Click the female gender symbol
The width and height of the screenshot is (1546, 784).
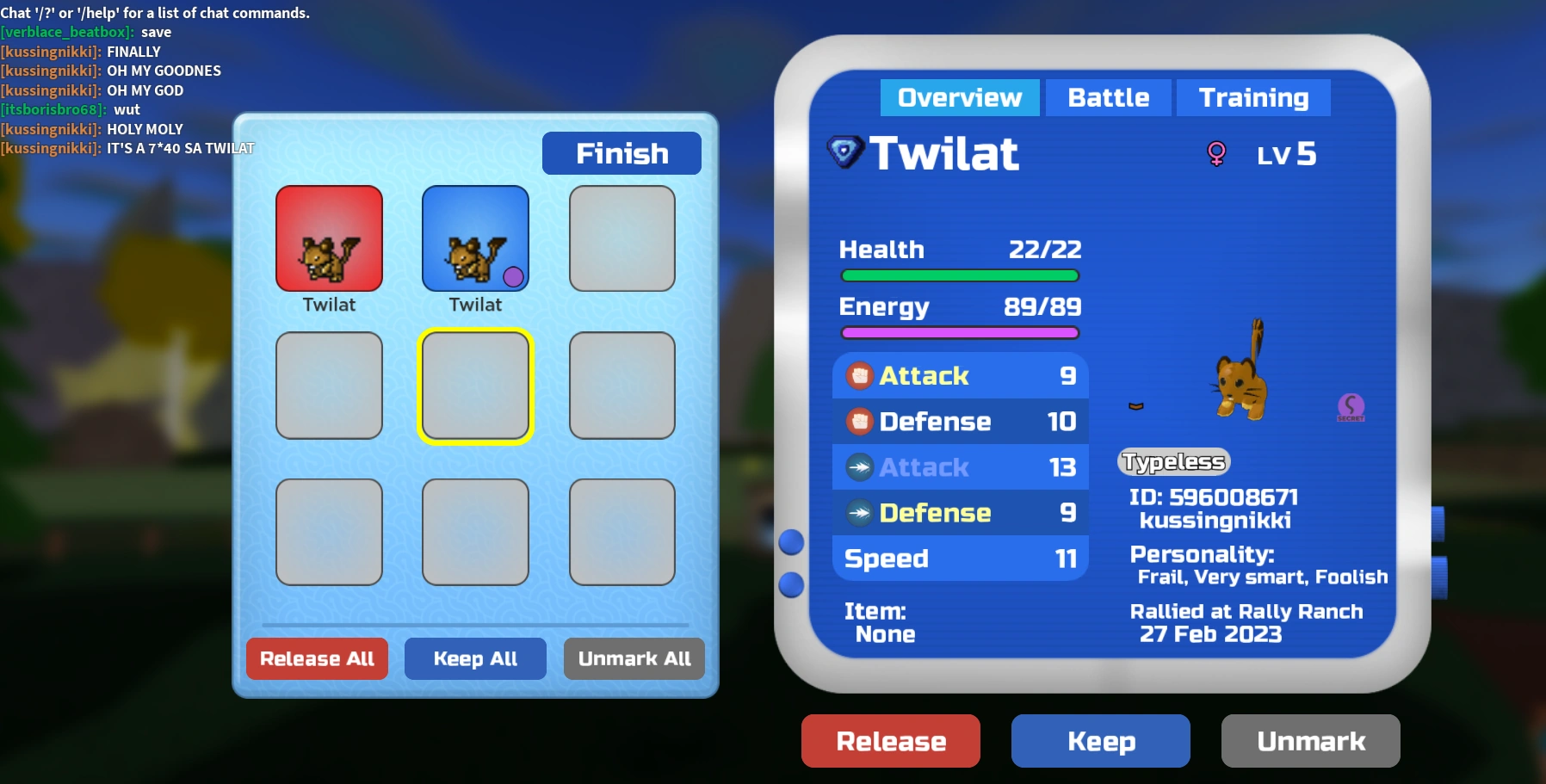point(1216,155)
